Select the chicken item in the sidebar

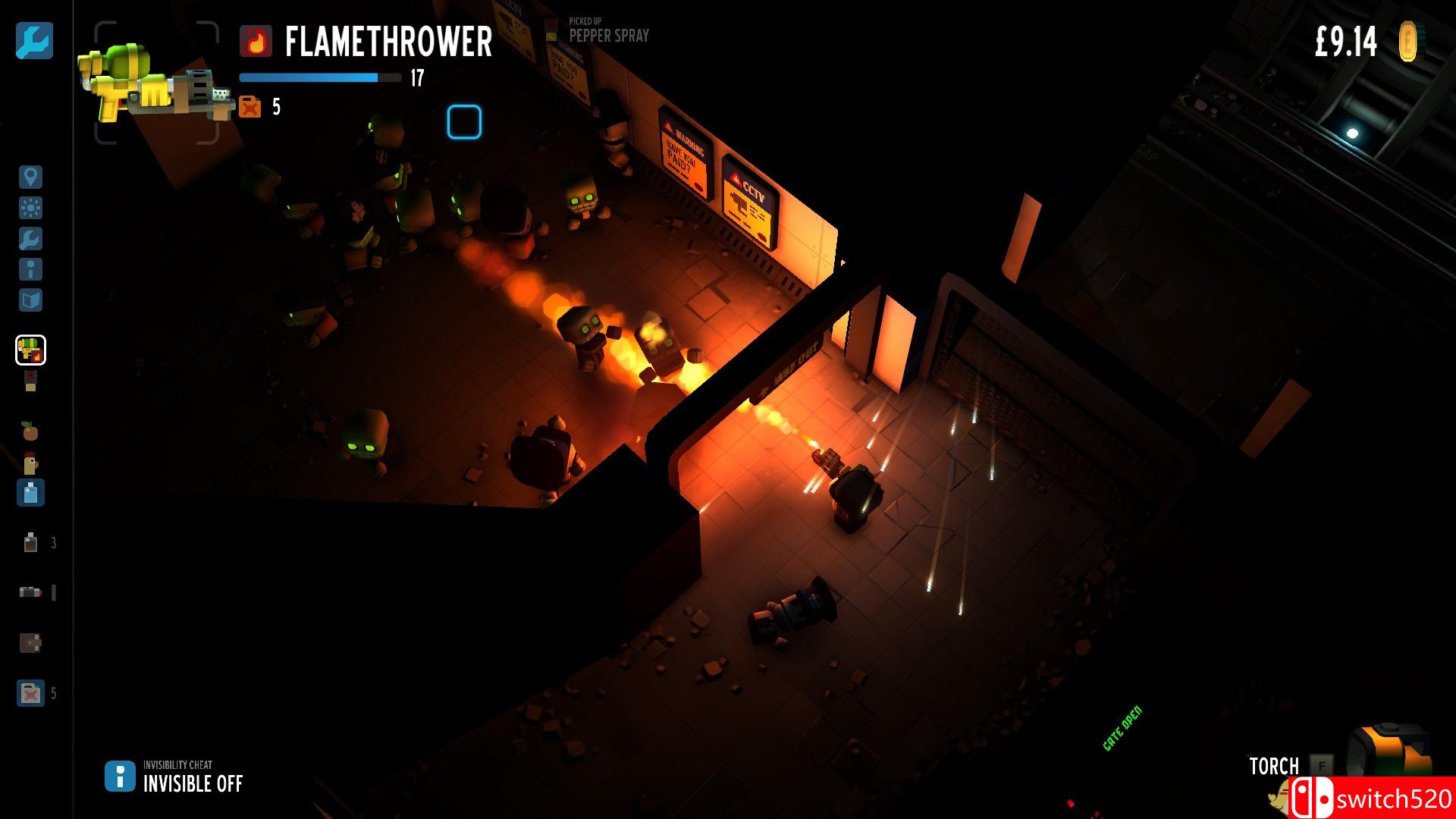click(x=30, y=463)
